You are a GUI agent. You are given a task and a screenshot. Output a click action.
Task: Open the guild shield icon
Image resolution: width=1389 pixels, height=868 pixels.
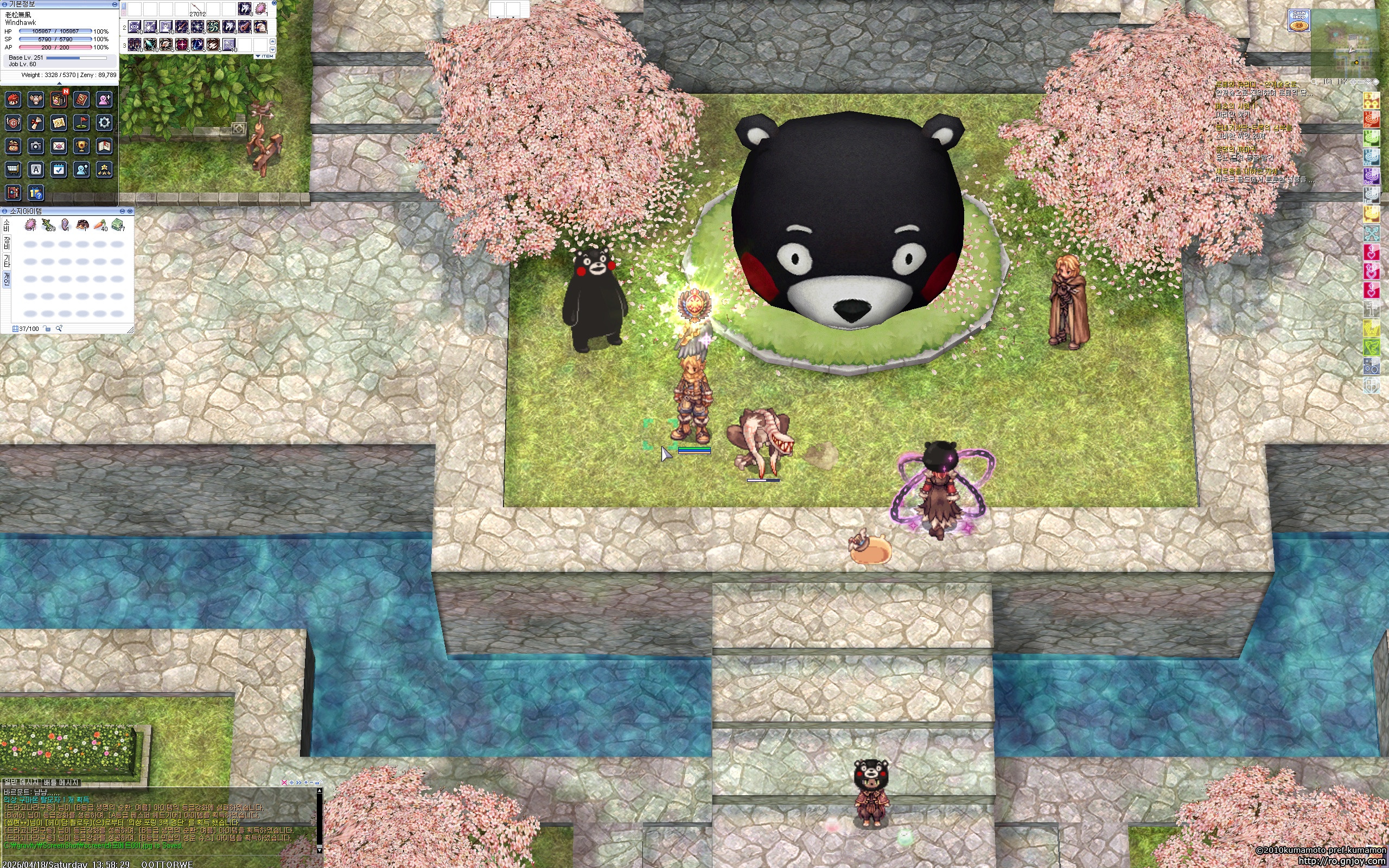[12, 122]
